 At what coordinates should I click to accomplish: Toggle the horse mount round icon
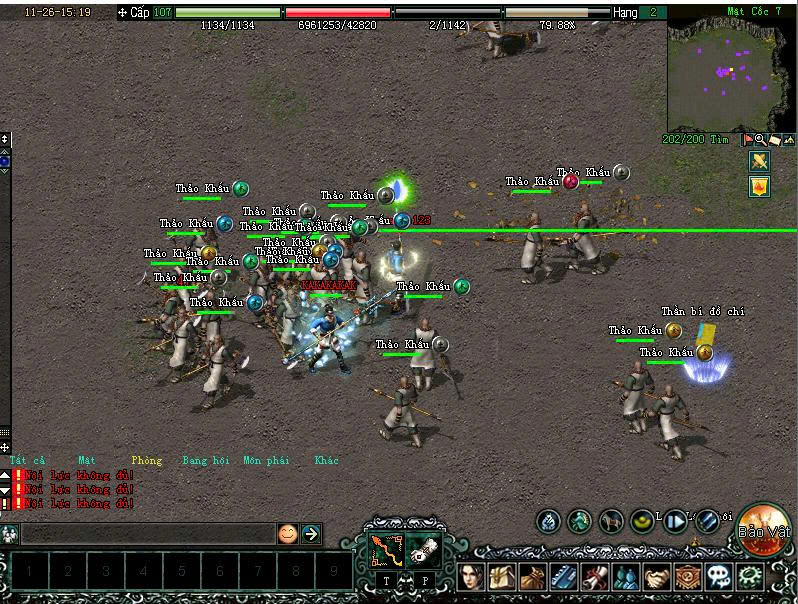611,521
